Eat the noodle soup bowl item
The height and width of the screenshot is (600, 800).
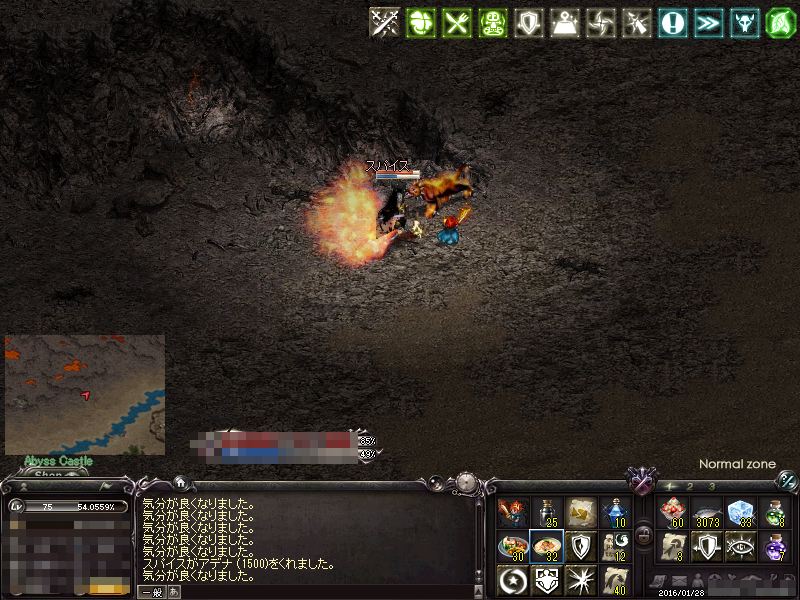pyautogui.click(x=547, y=546)
